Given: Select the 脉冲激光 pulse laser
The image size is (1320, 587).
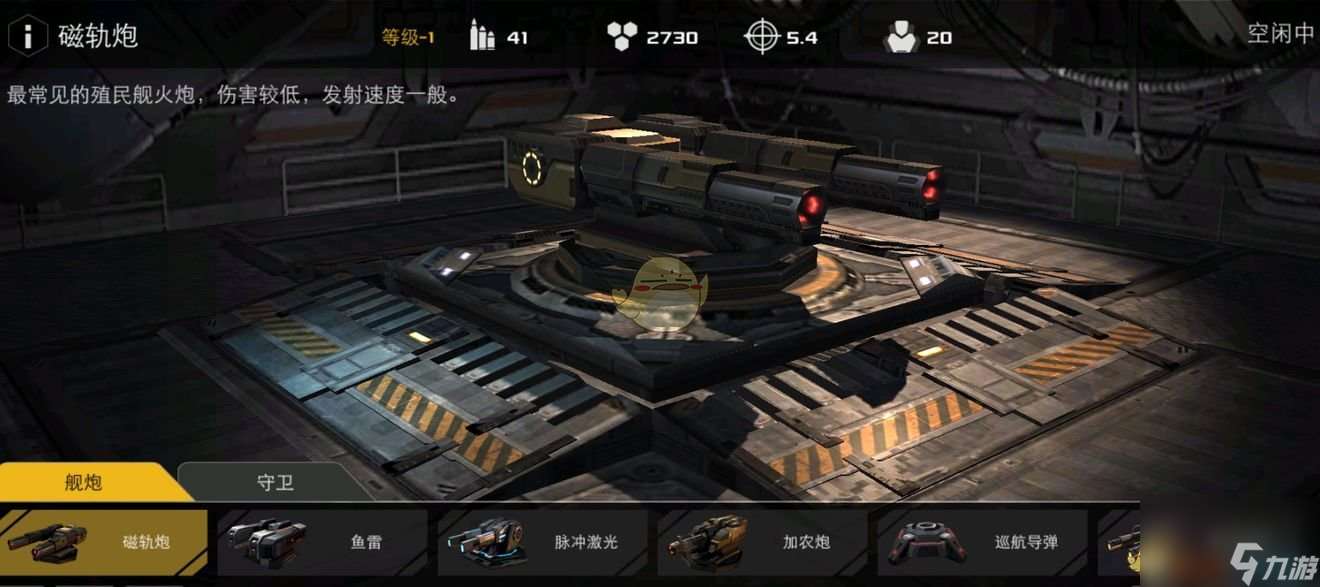Looking at the screenshot, I should [x=543, y=542].
